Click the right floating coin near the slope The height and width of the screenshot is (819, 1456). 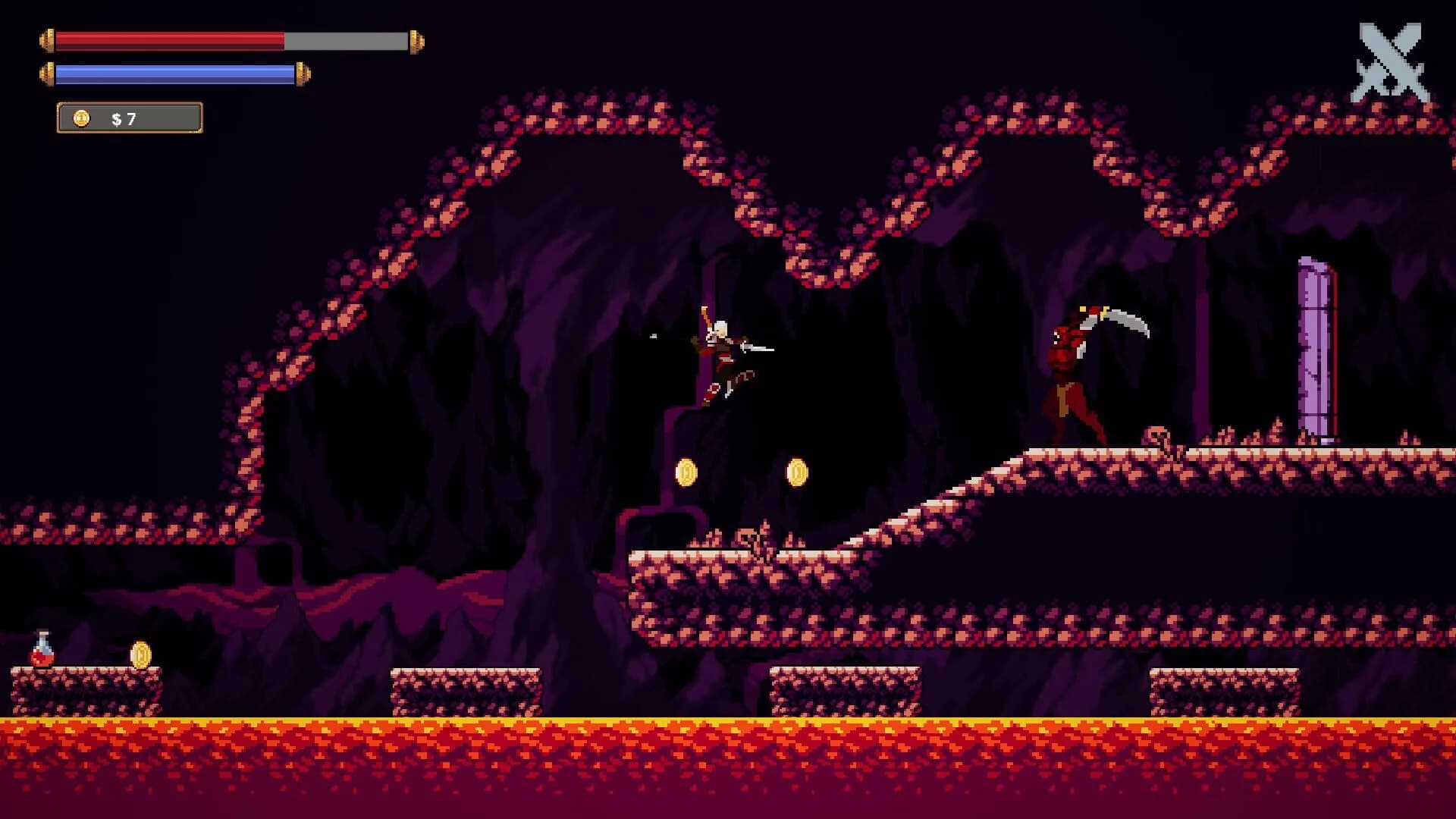[x=798, y=472]
